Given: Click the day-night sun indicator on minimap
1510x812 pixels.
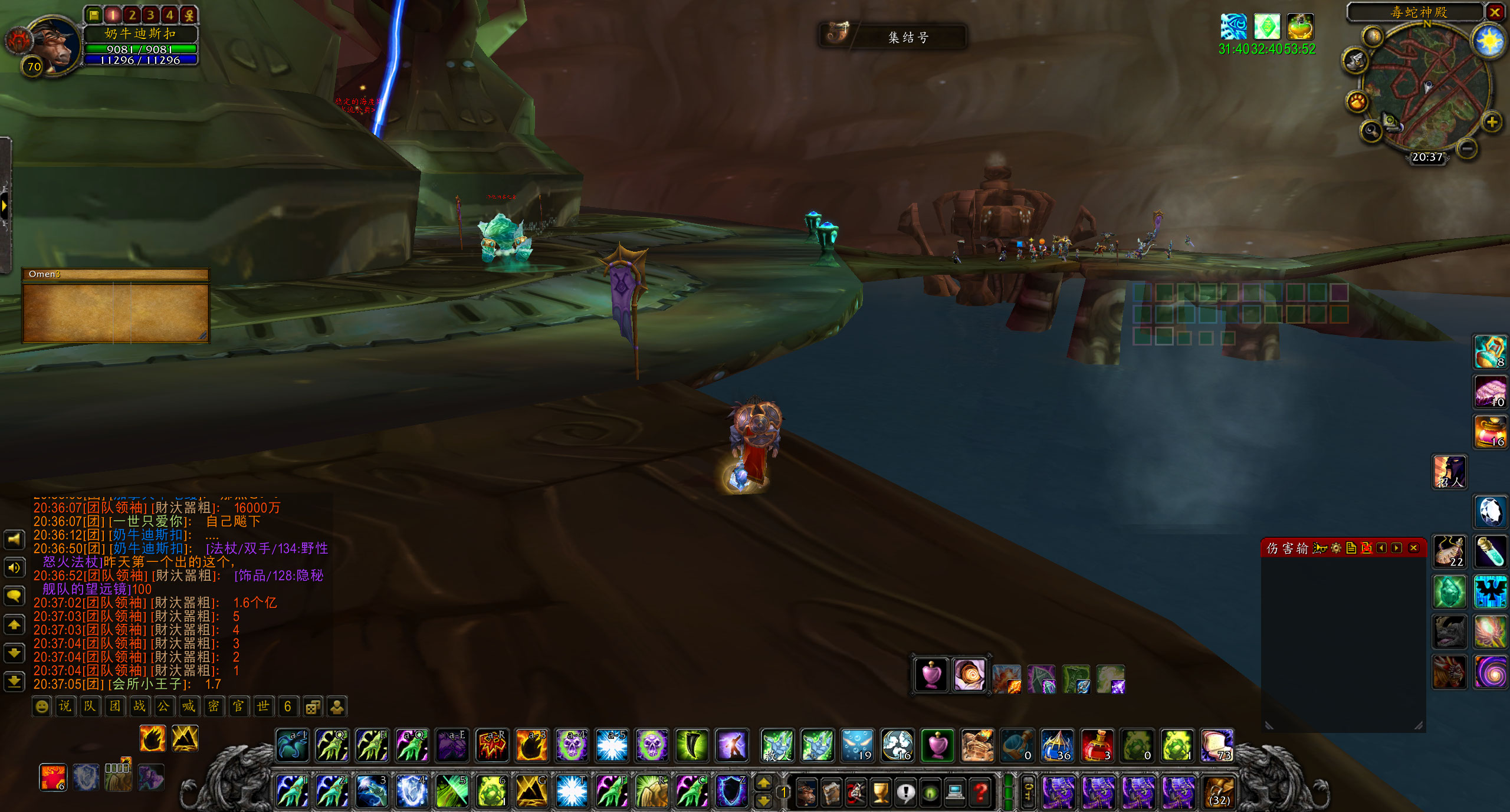Looking at the screenshot, I should (1488, 41).
